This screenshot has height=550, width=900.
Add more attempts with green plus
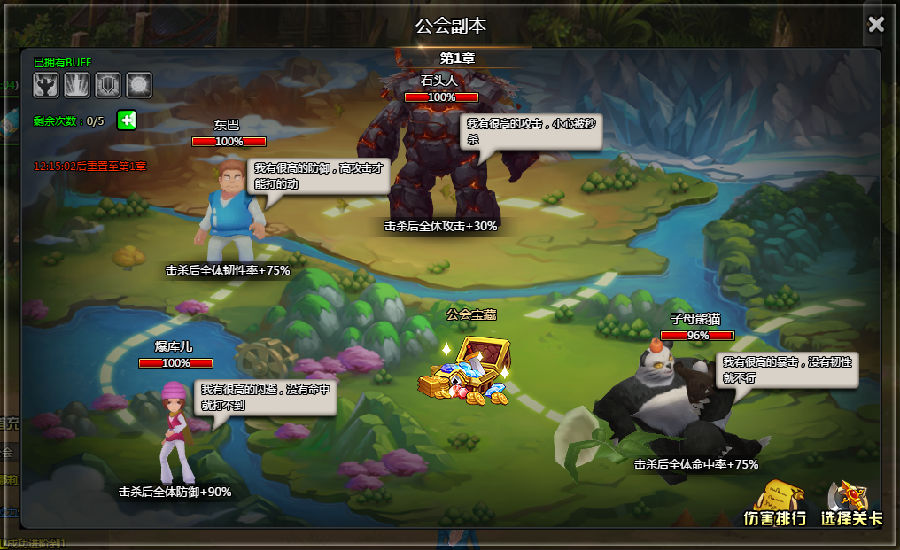(127, 120)
